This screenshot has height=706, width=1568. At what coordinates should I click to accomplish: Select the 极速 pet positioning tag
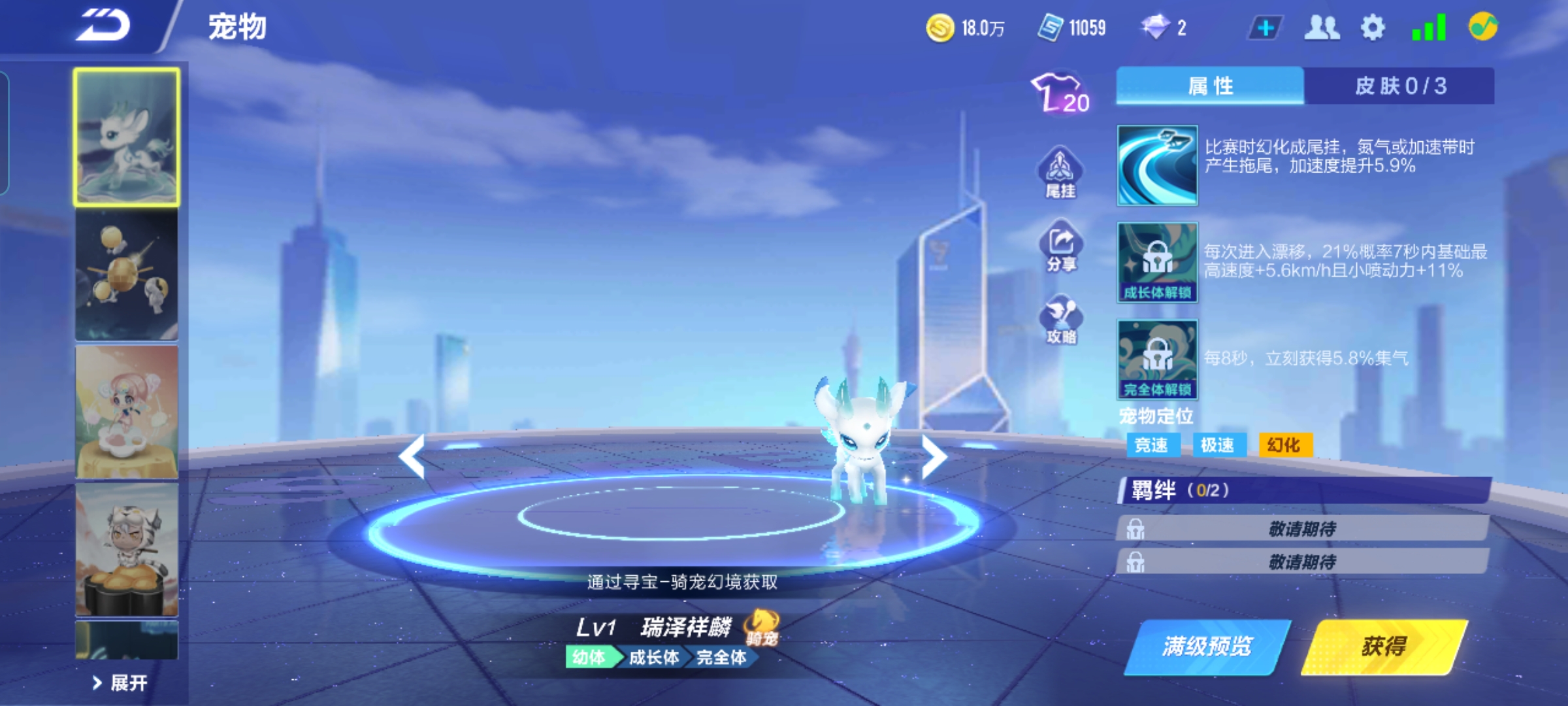pos(1219,445)
